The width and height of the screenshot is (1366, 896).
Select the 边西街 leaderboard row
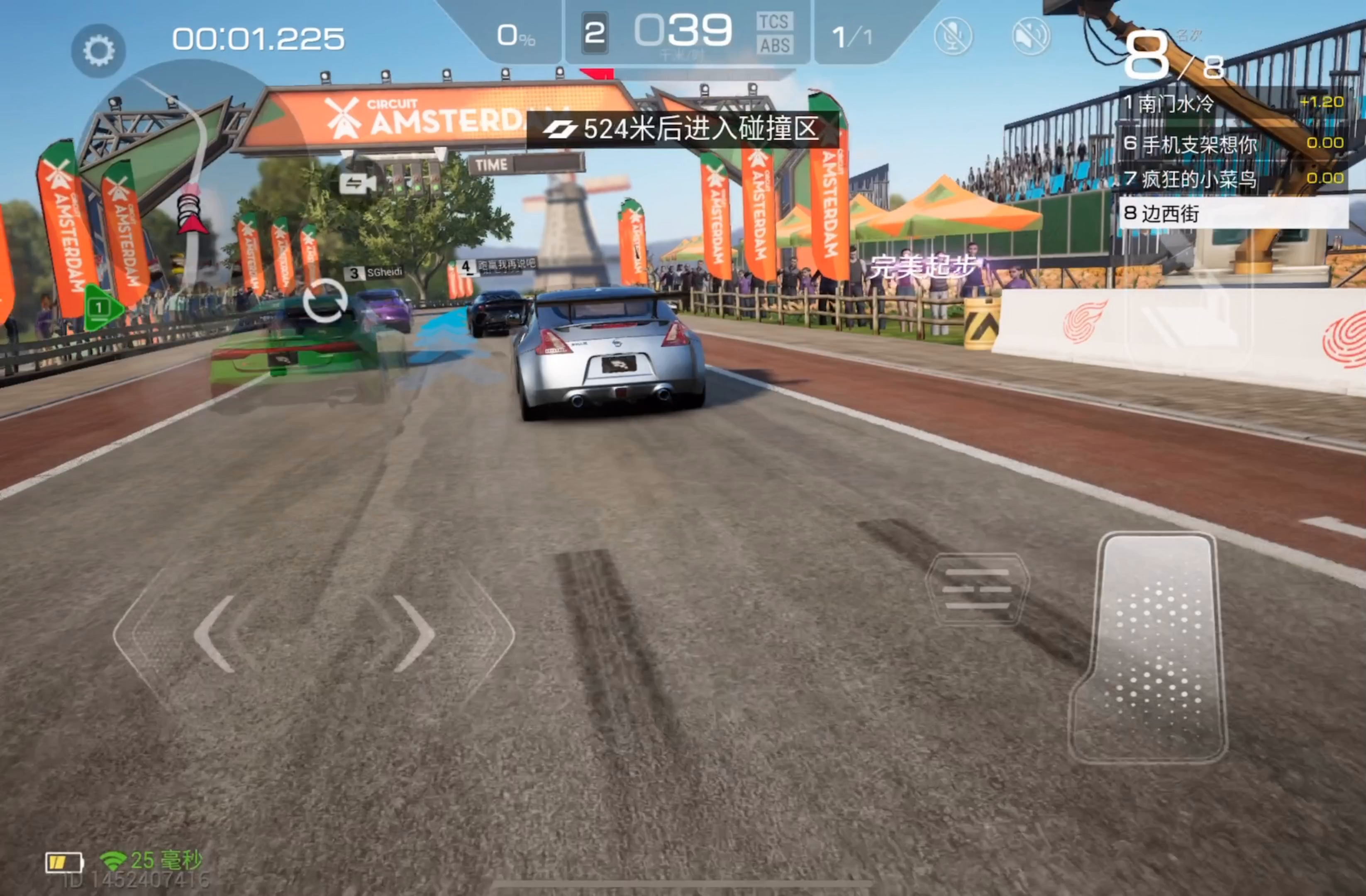tap(1233, 213)
